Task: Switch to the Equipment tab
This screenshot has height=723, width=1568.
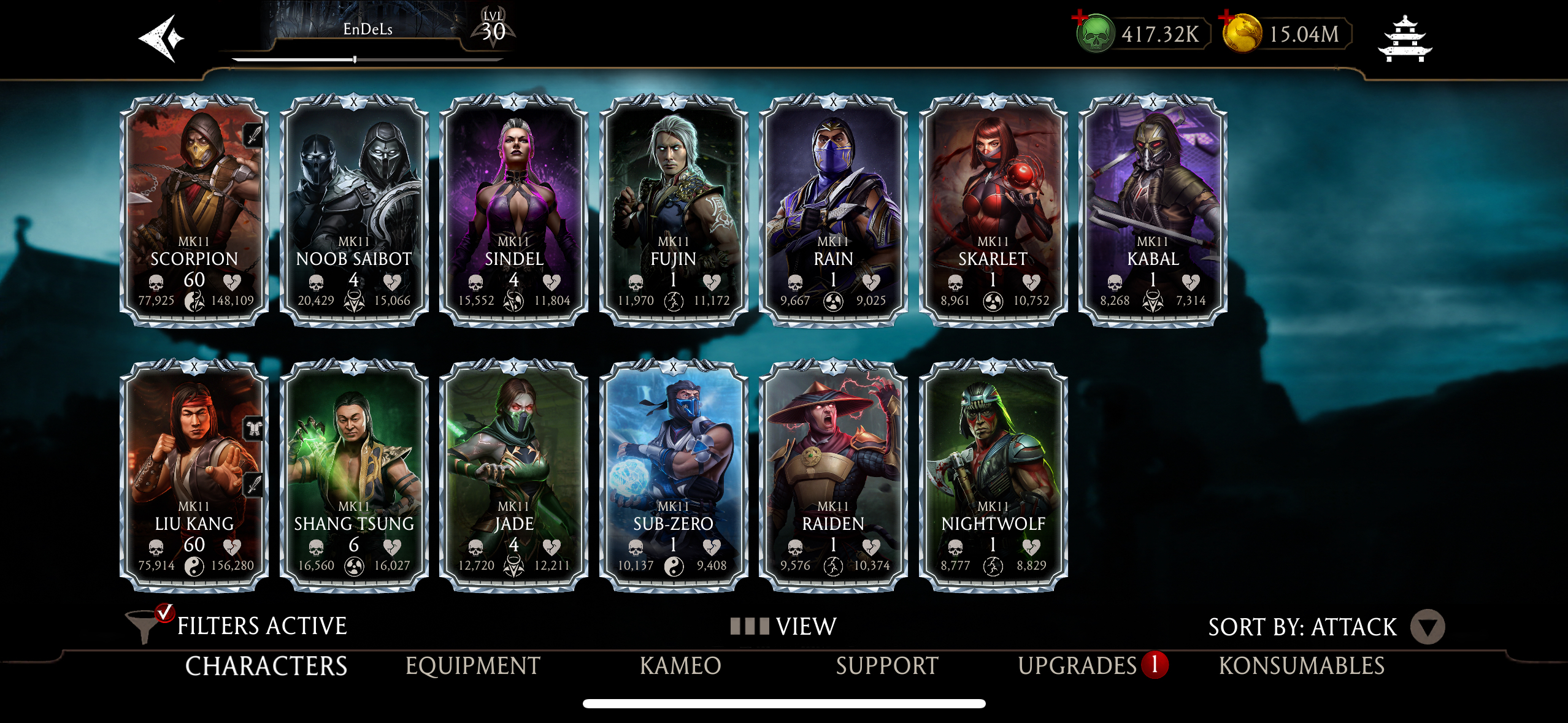Action: pos(473,665)
